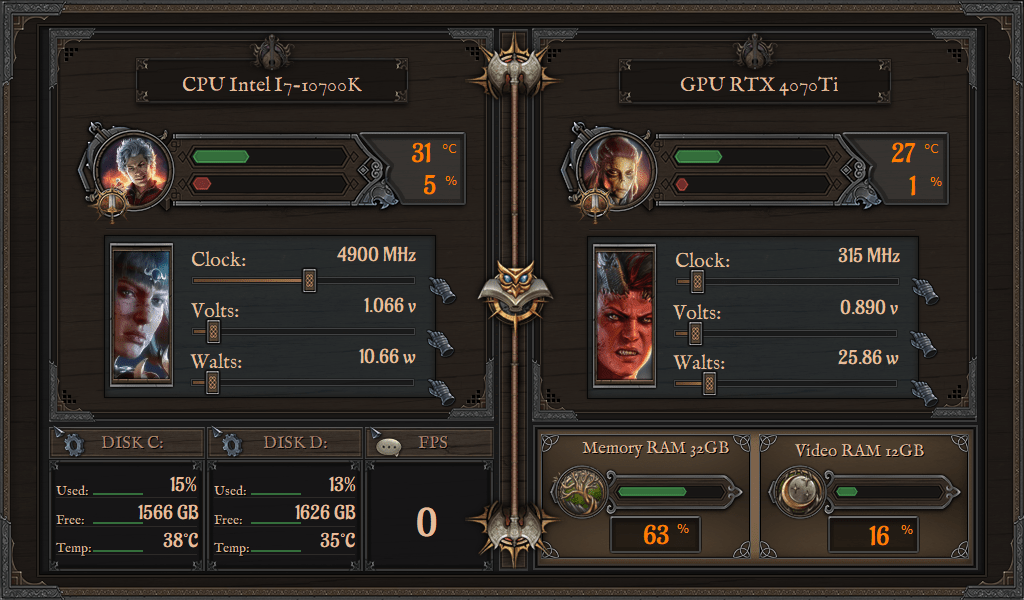Click the CPU Watts slider handle
The height and width of the screenshot is (600, 1024).
(212, 381)
